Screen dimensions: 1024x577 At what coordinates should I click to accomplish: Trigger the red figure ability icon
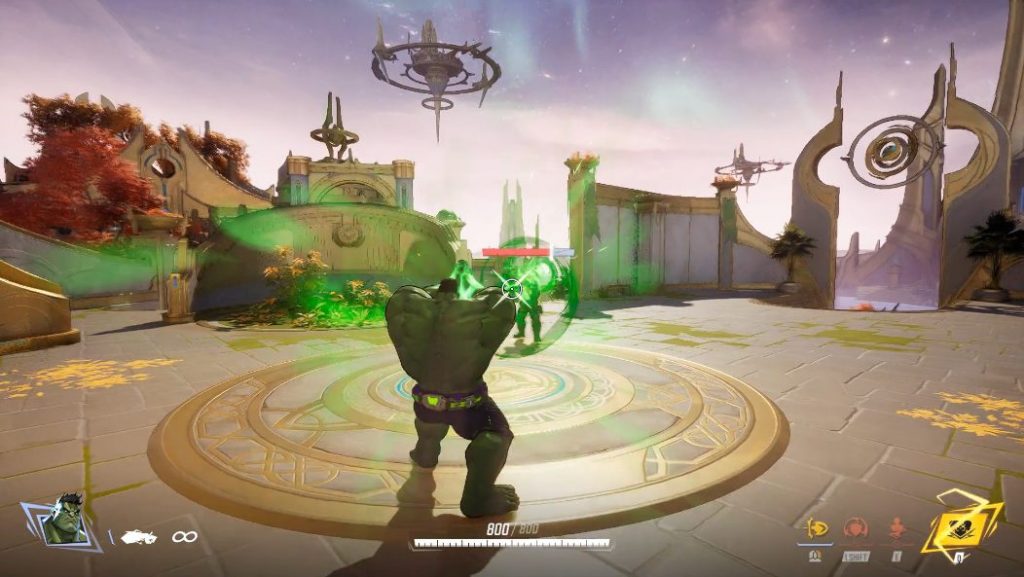[896, 527]
